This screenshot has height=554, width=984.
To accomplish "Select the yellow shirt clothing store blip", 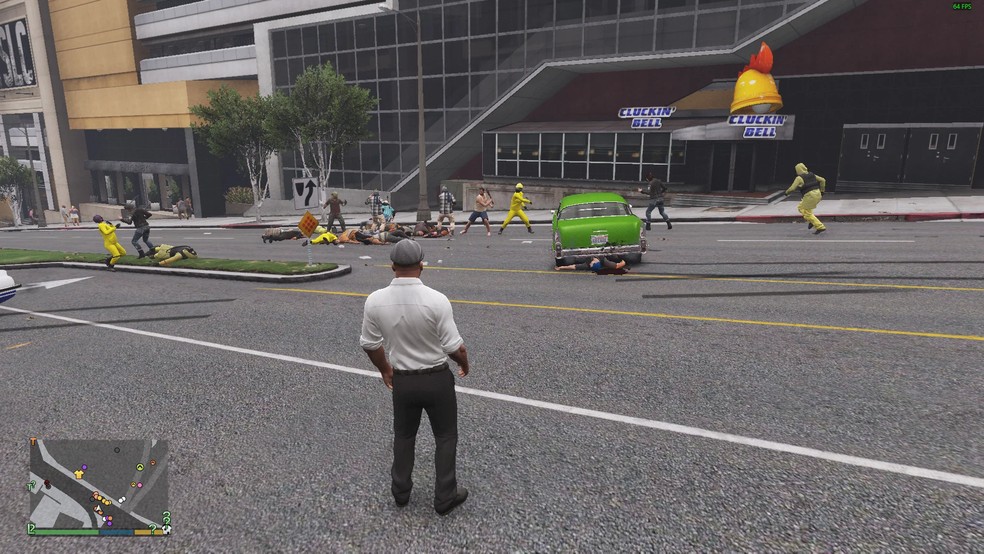I will pos(79,474).
